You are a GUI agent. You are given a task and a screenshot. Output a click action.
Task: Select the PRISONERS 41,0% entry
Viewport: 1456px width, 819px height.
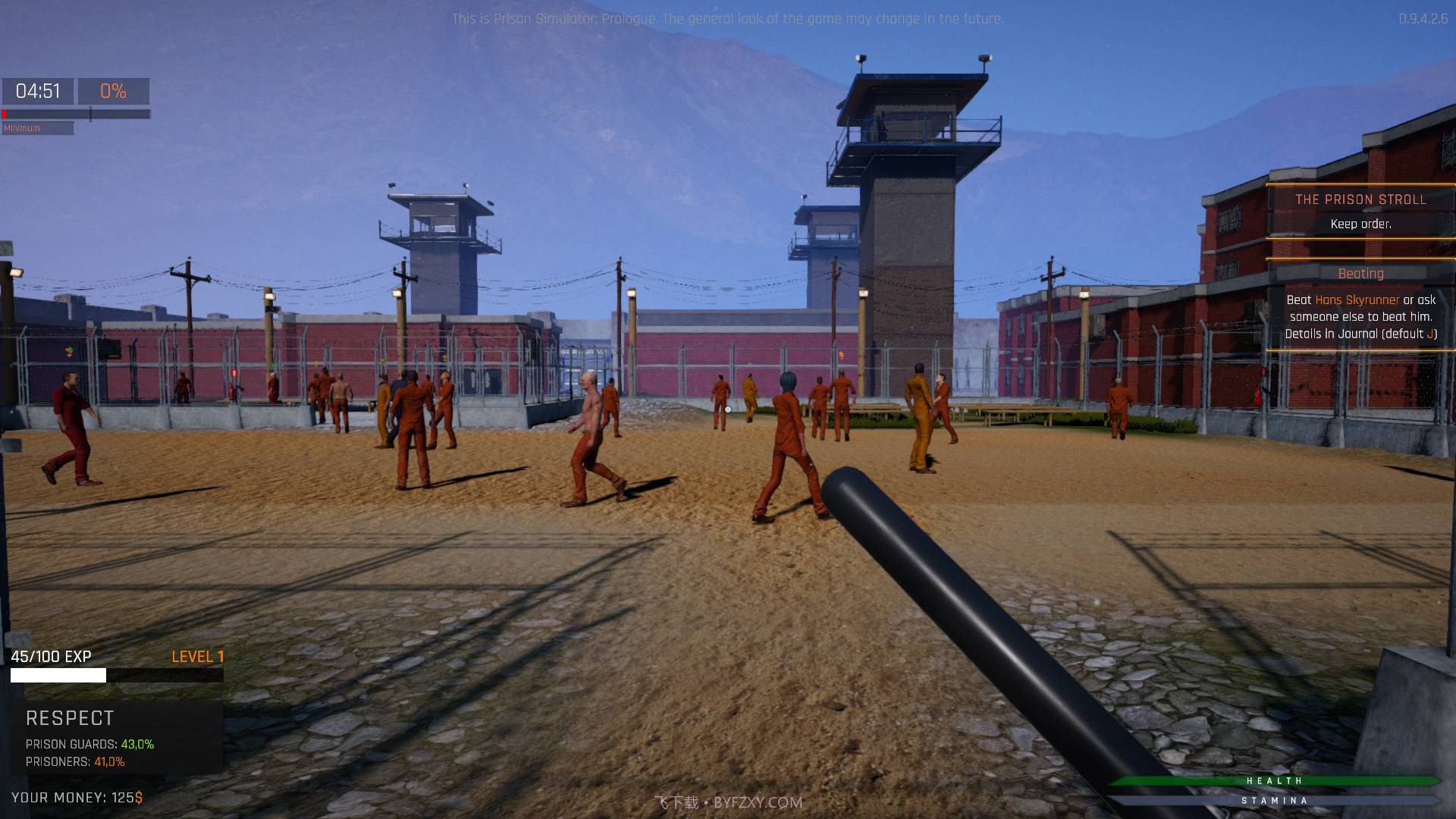pyautogui.click(x=74, y=764)
